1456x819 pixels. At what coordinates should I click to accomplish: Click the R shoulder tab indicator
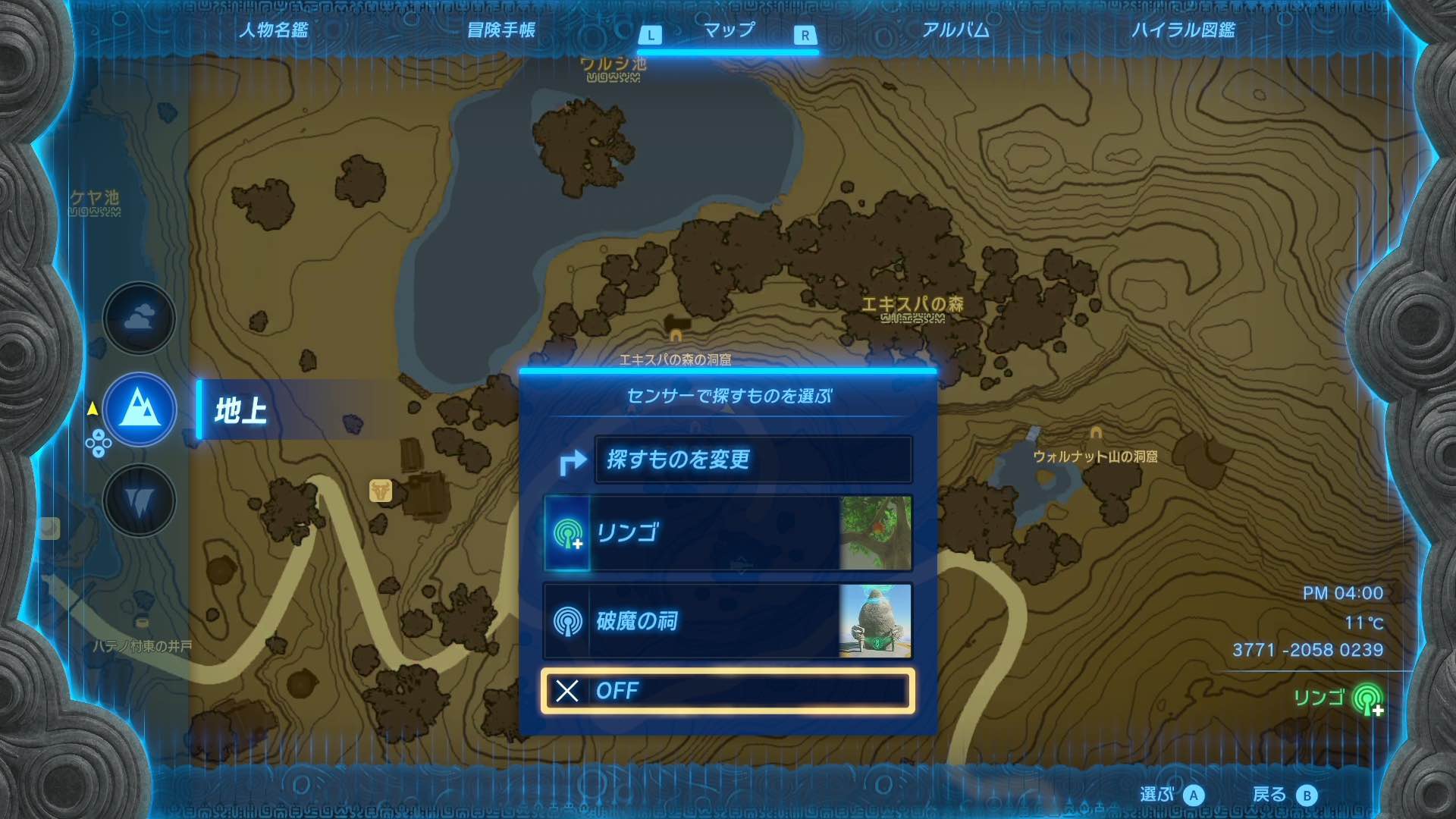tap(805, 34)
